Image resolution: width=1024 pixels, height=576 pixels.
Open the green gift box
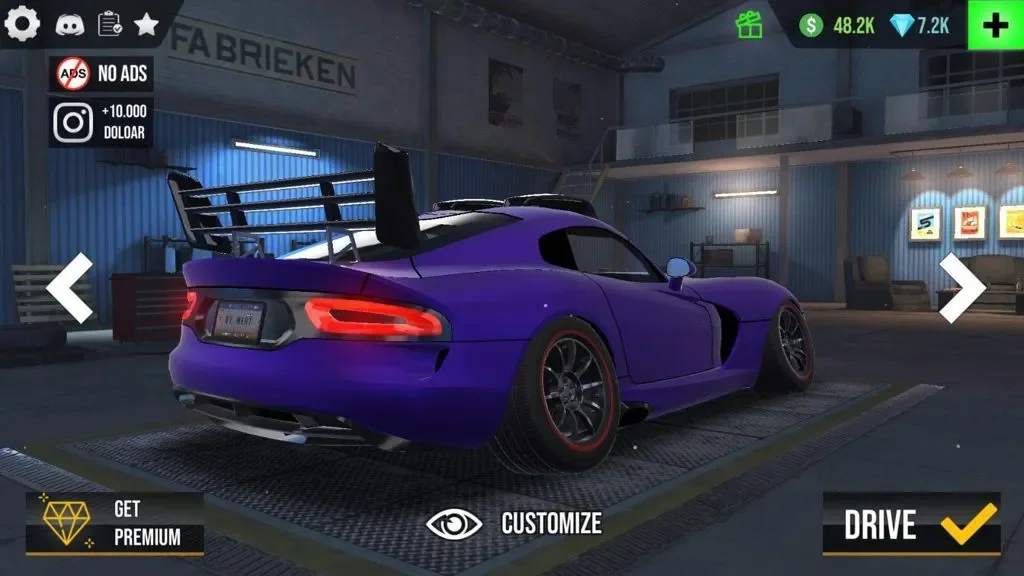tap(748, 25)
